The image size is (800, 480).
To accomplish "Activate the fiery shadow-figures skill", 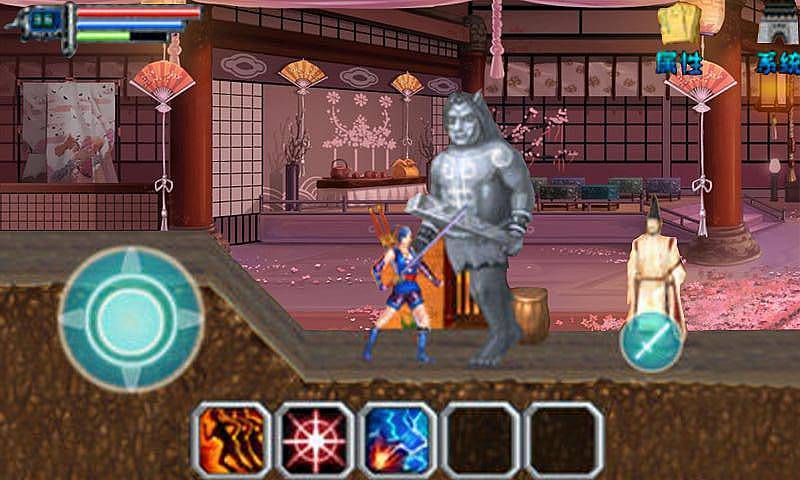I will coord(231,439).
